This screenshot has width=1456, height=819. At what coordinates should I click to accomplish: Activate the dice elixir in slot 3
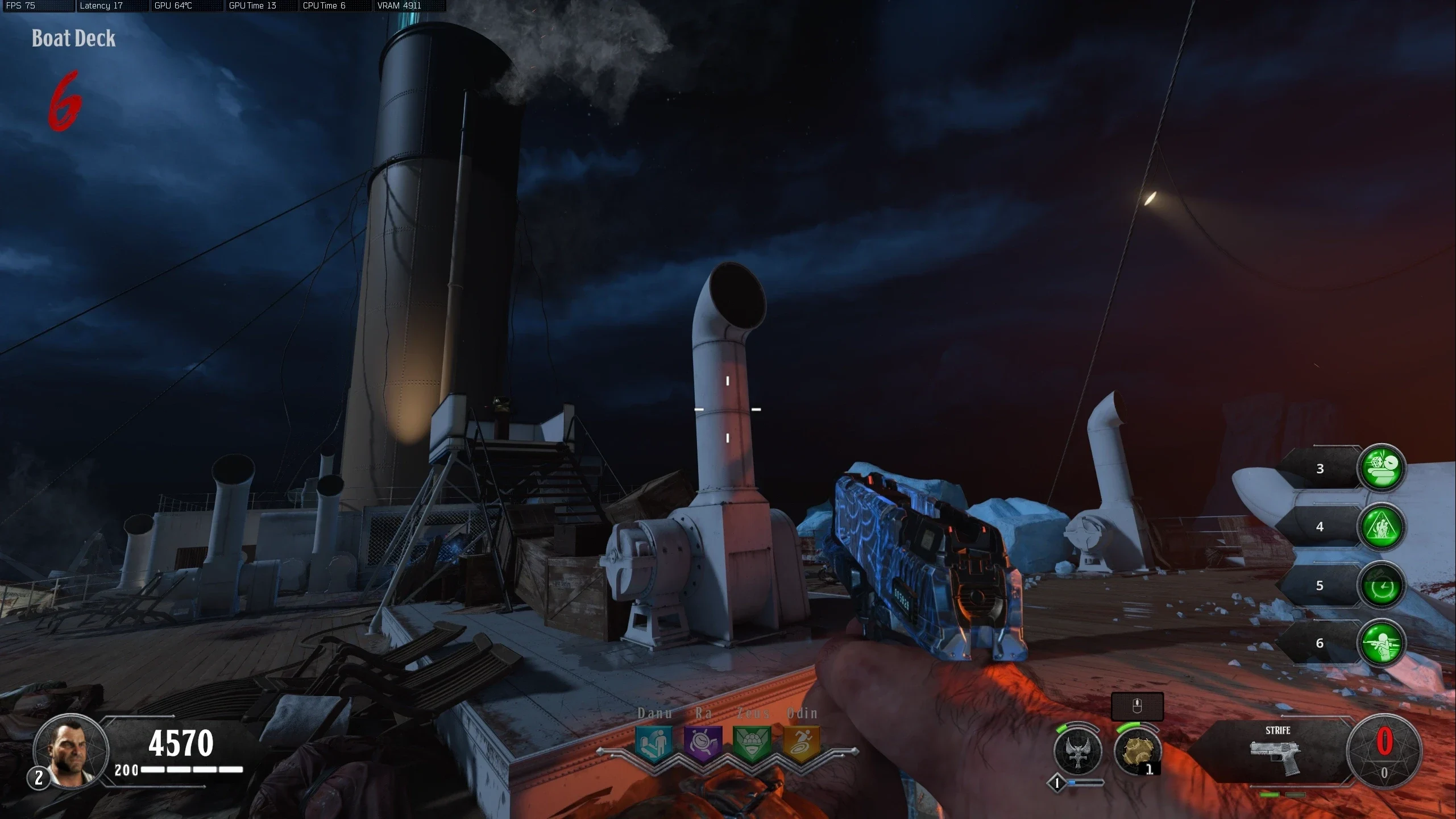point(1382,468)
